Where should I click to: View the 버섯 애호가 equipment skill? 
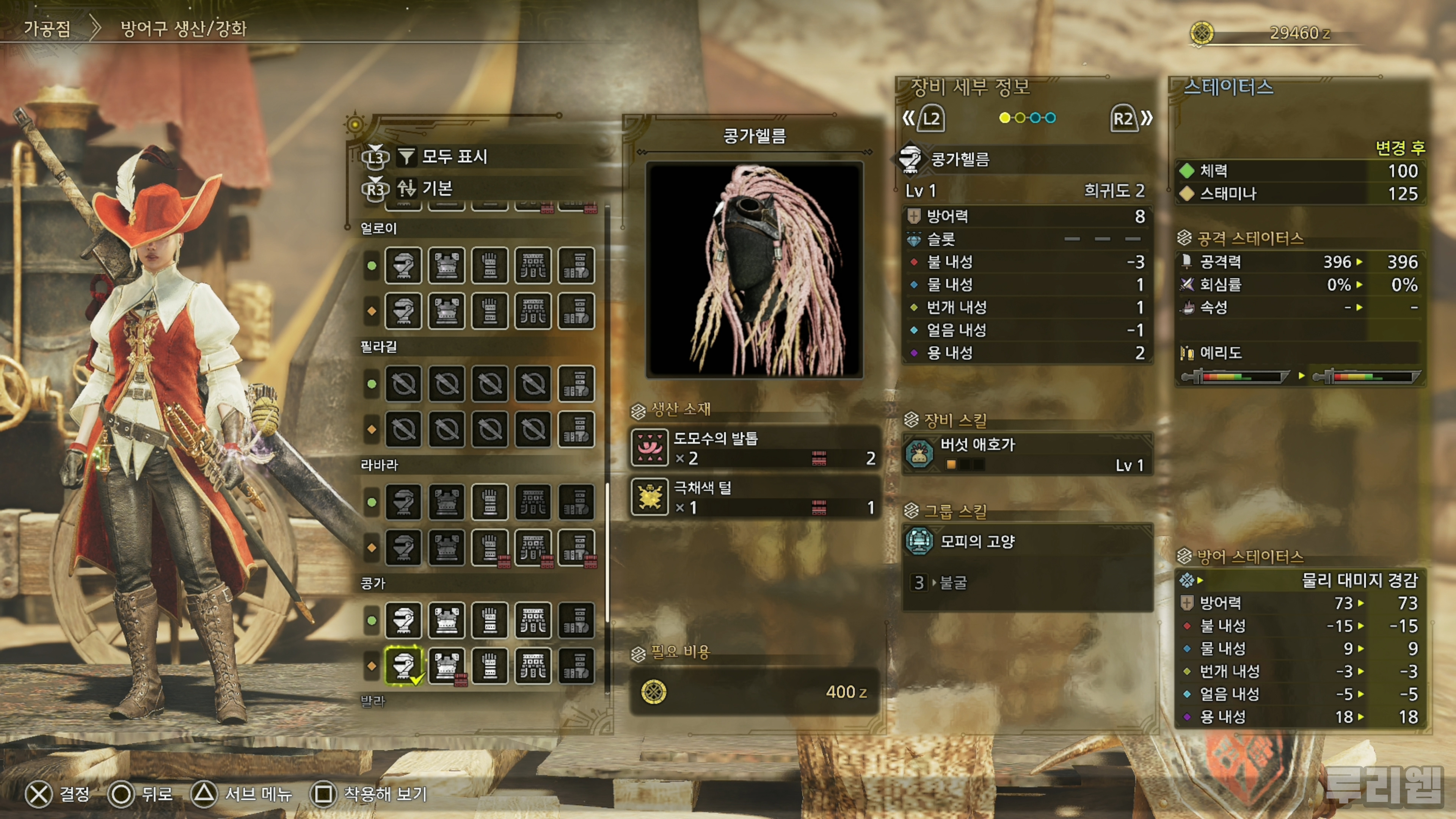(1027, 454)
